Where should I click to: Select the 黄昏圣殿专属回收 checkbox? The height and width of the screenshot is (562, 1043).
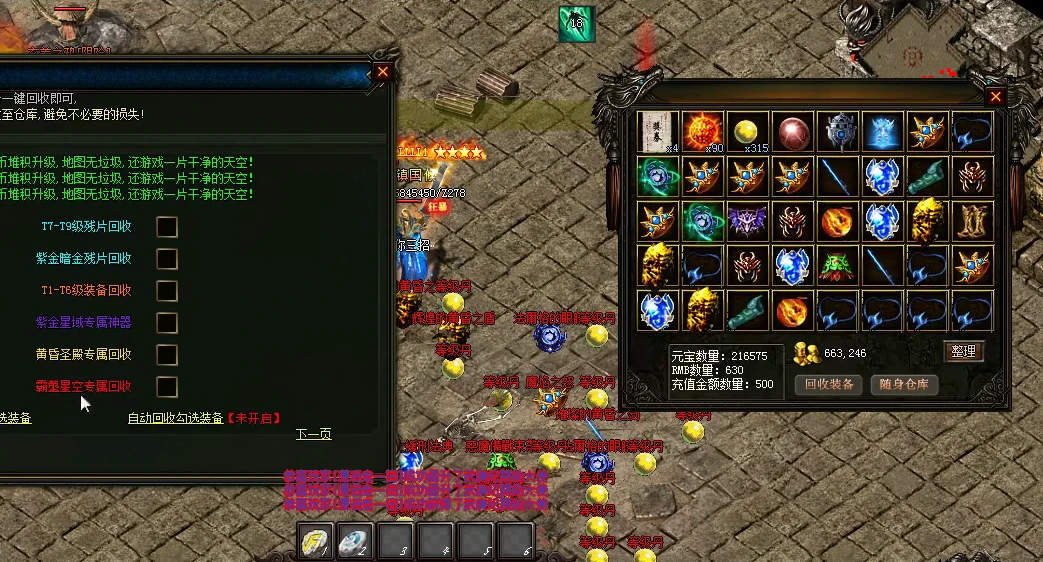[x=167, y=355]
